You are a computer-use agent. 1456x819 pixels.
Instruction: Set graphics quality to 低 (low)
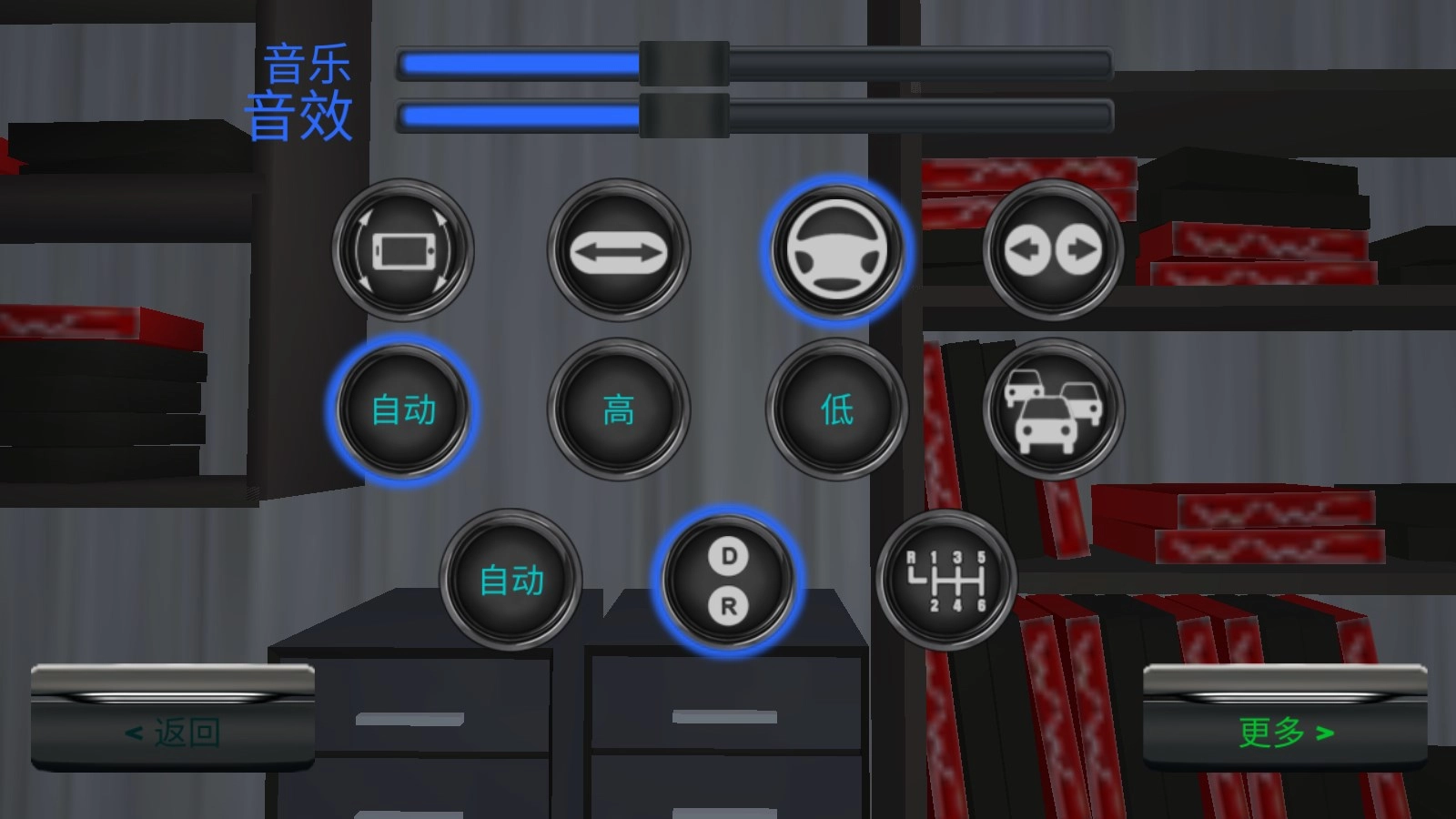coord(835,409)
